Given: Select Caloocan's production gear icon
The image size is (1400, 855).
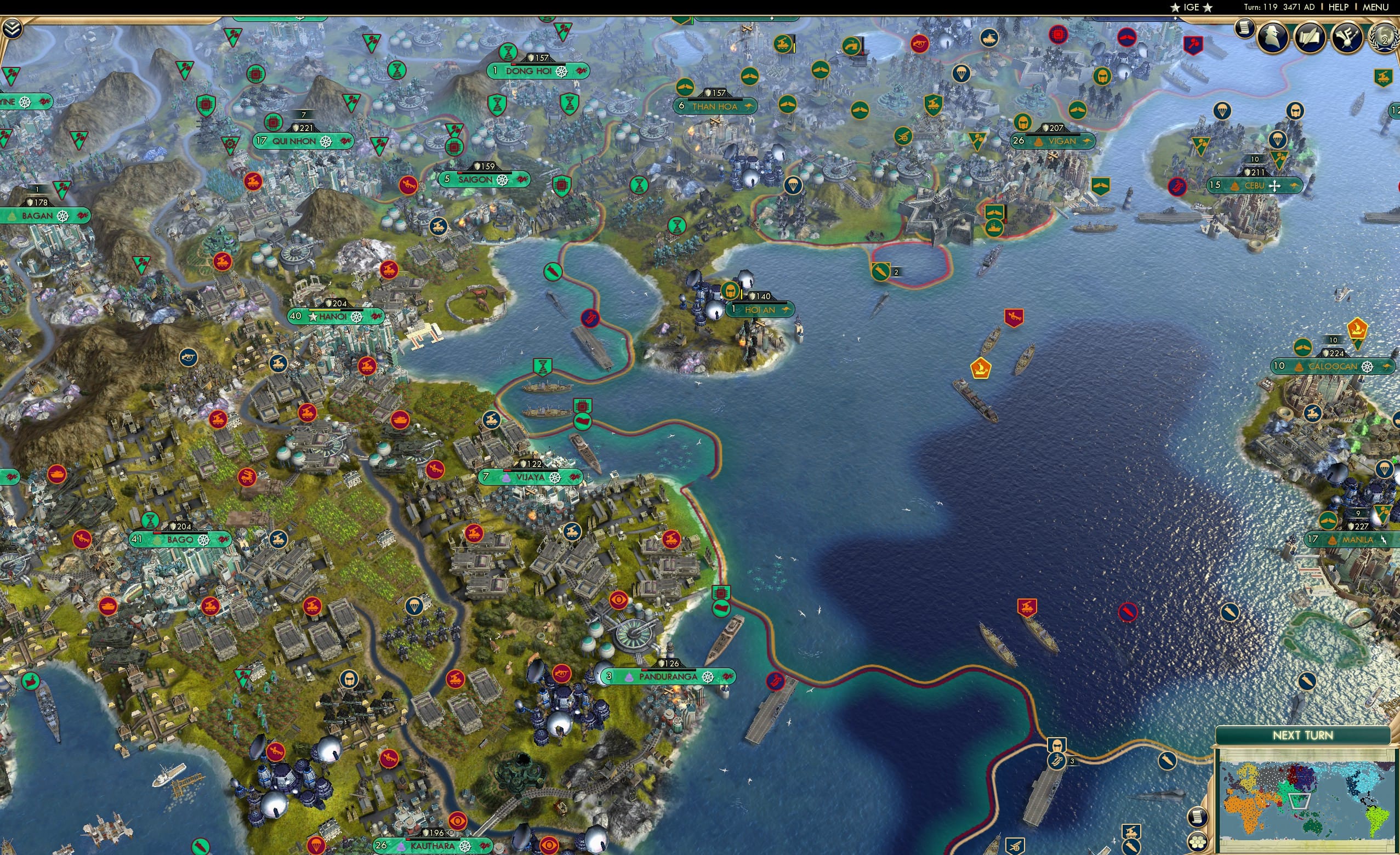Looking at the screenshot, I should coord(1368,368).
